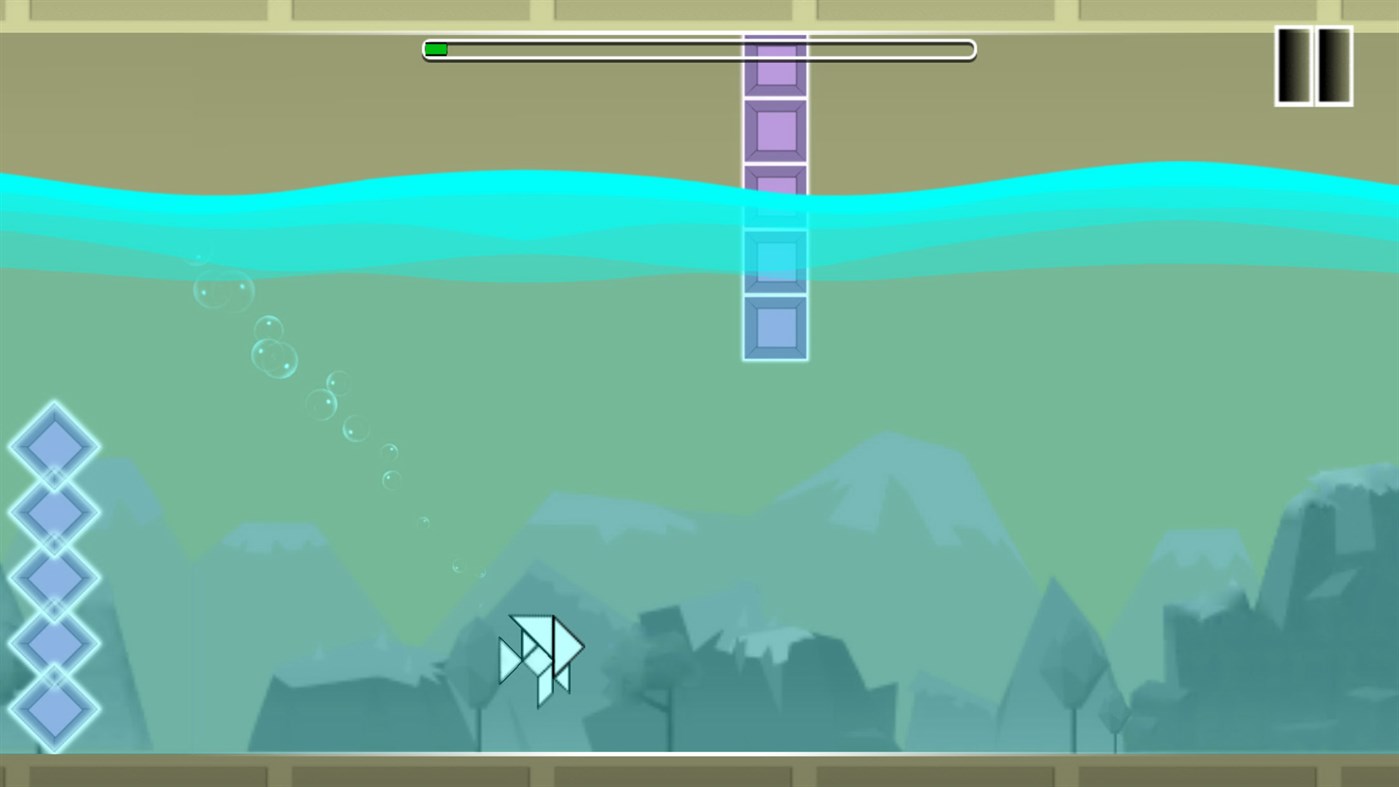The width and height of the screenshot is (1399, 787).
Task: Click the top purple block of the hanging column
Action: coord(775,68)
